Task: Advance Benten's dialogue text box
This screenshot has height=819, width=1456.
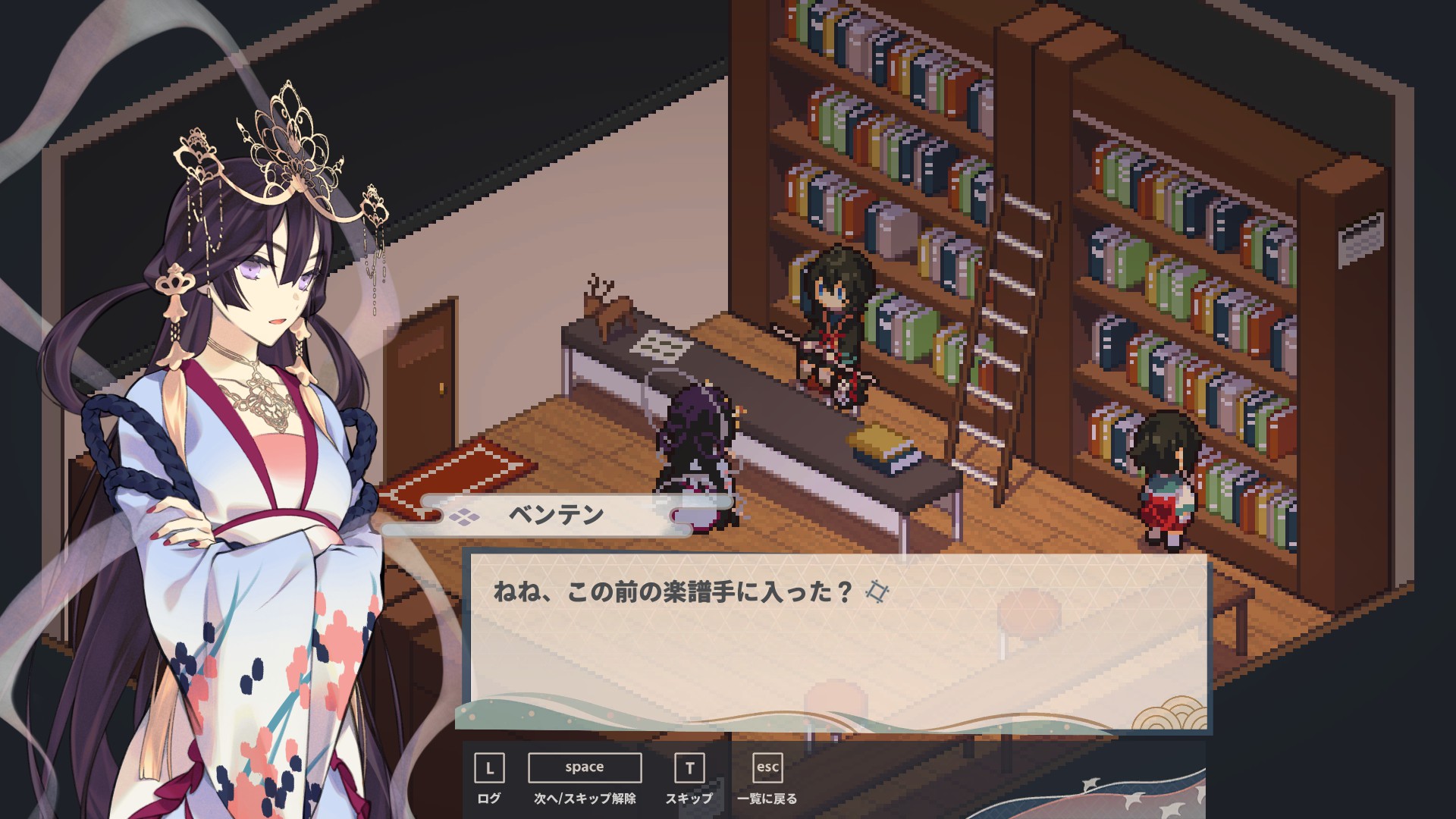Action: 584,767
